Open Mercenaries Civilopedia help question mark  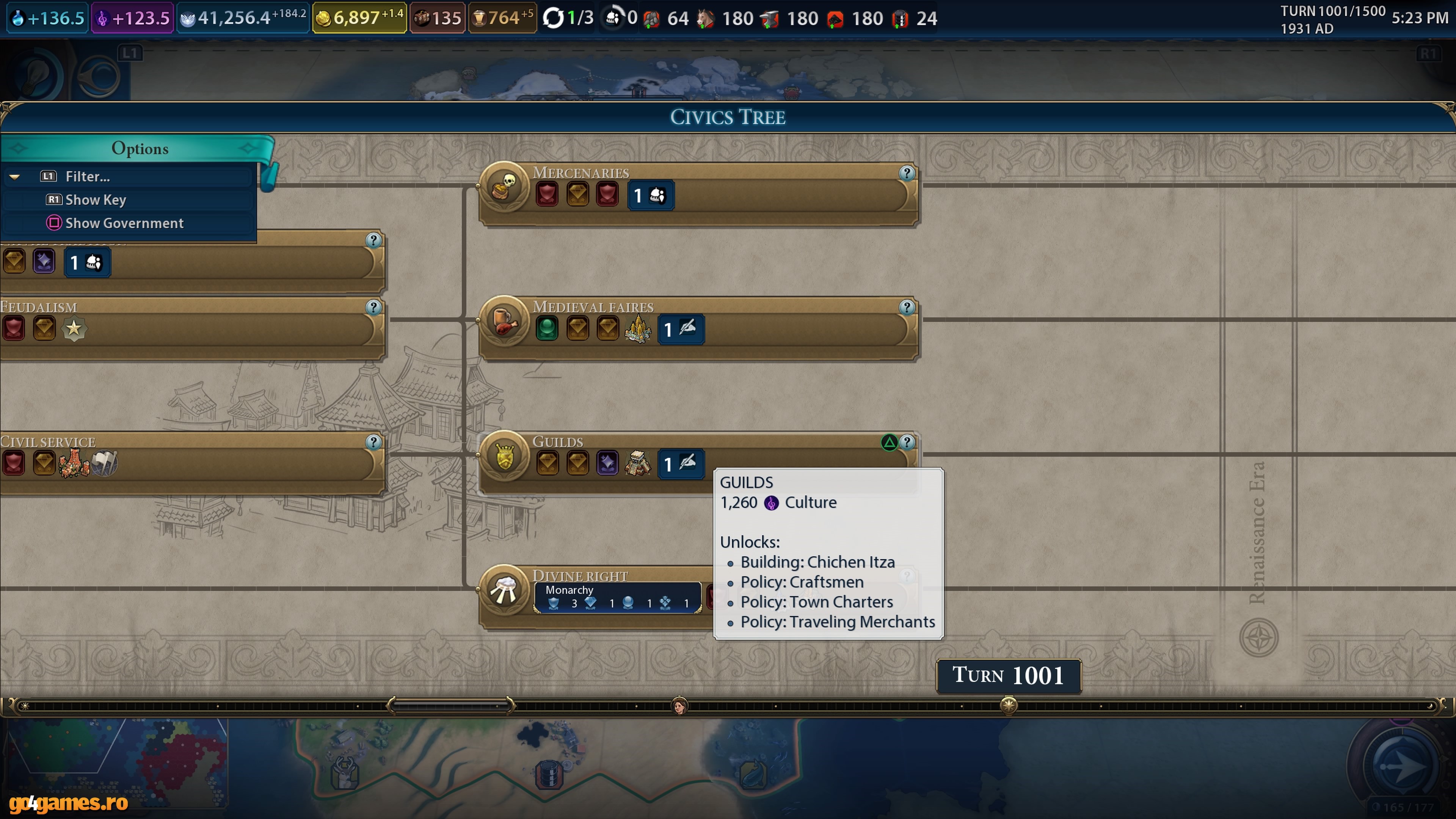pyautogui.click(x=907, y=173)
